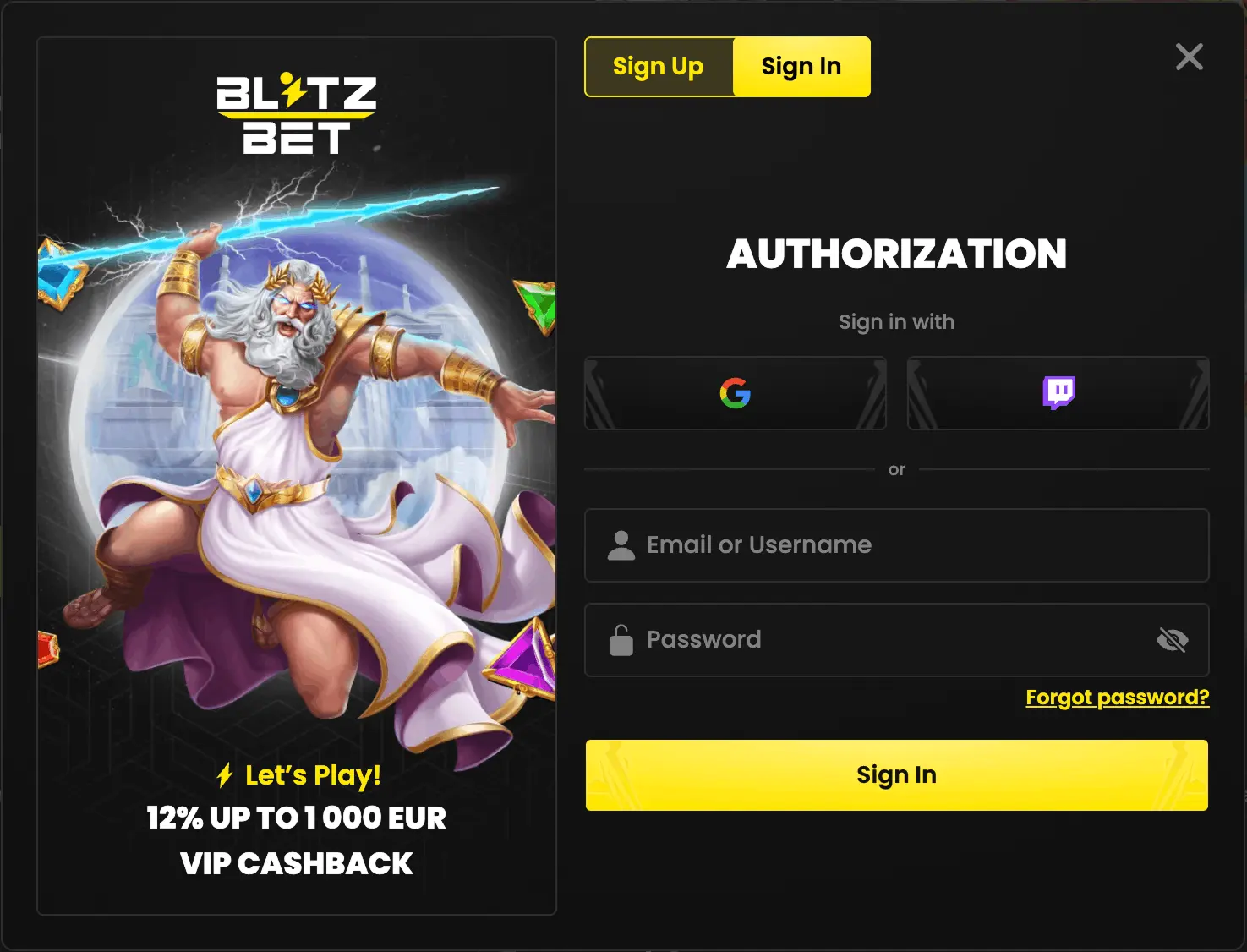1247x952 pixels.
Task: Switch to the Sign Up tab
Action: click(659, 67)
